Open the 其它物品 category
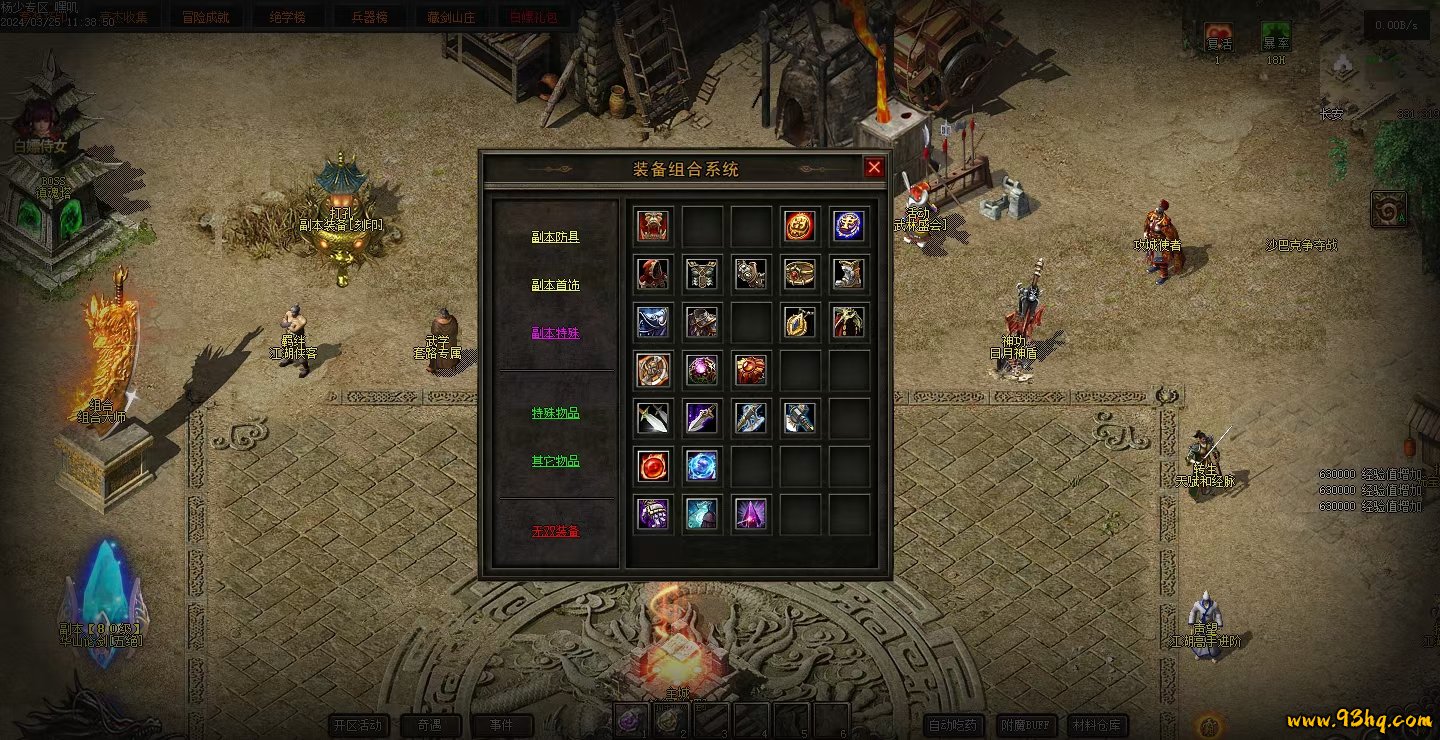This screenshot has height=740, width=1440. 555,461
